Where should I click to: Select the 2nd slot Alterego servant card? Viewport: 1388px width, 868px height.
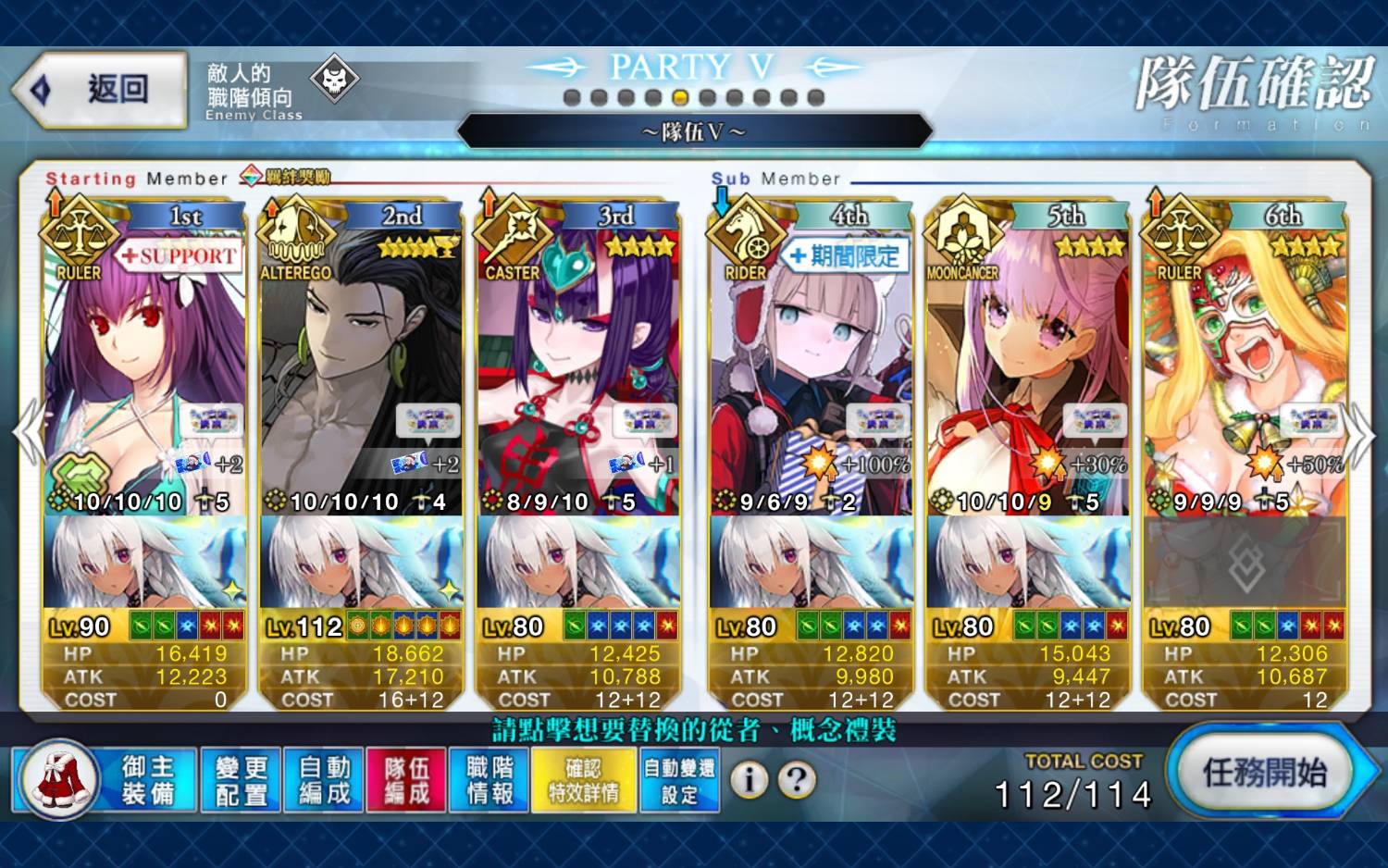[x=362, y=370]
